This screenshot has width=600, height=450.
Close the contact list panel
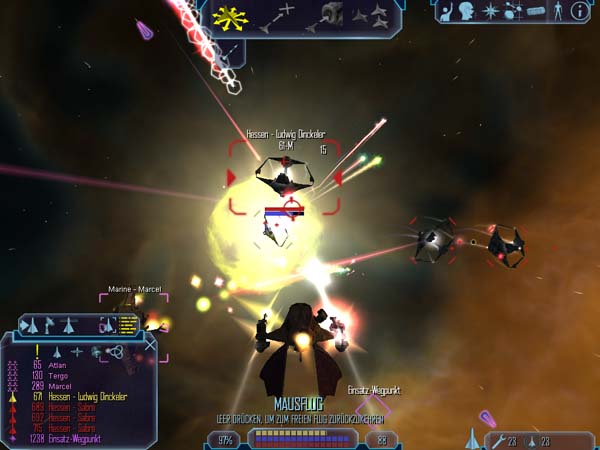(150, 345)
